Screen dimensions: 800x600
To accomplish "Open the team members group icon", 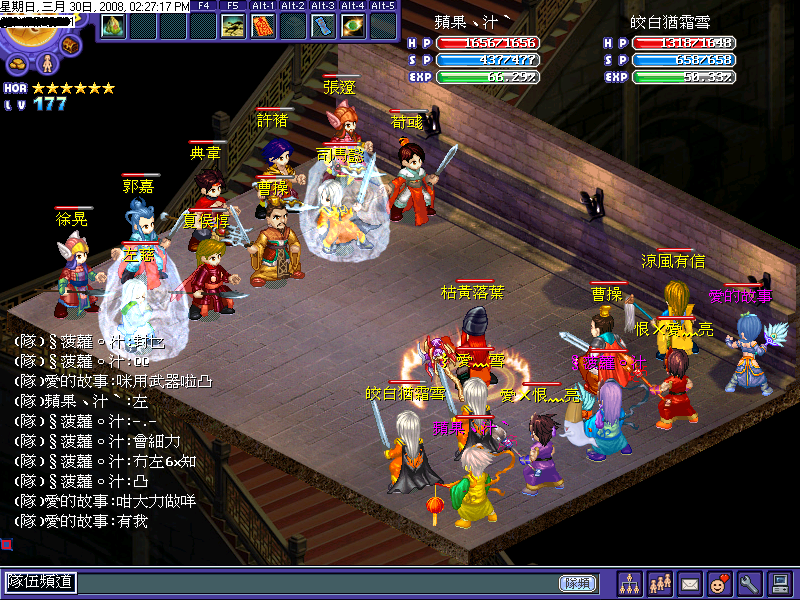I will [660, 583].
